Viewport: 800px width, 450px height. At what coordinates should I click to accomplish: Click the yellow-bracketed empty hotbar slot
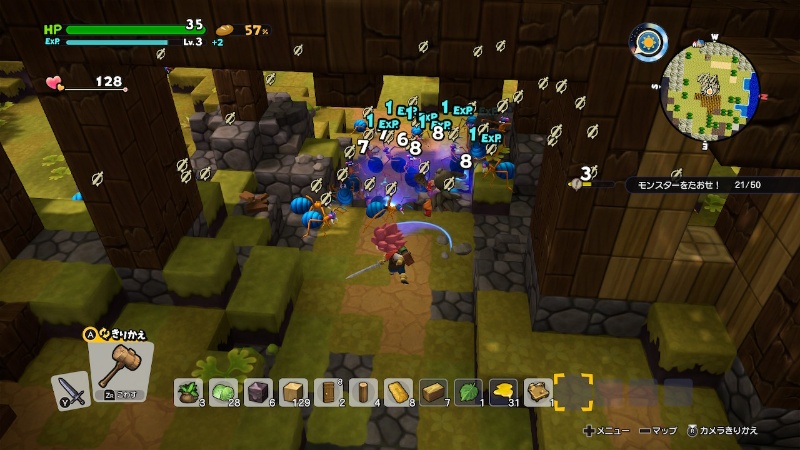click(x=573, y=392)
